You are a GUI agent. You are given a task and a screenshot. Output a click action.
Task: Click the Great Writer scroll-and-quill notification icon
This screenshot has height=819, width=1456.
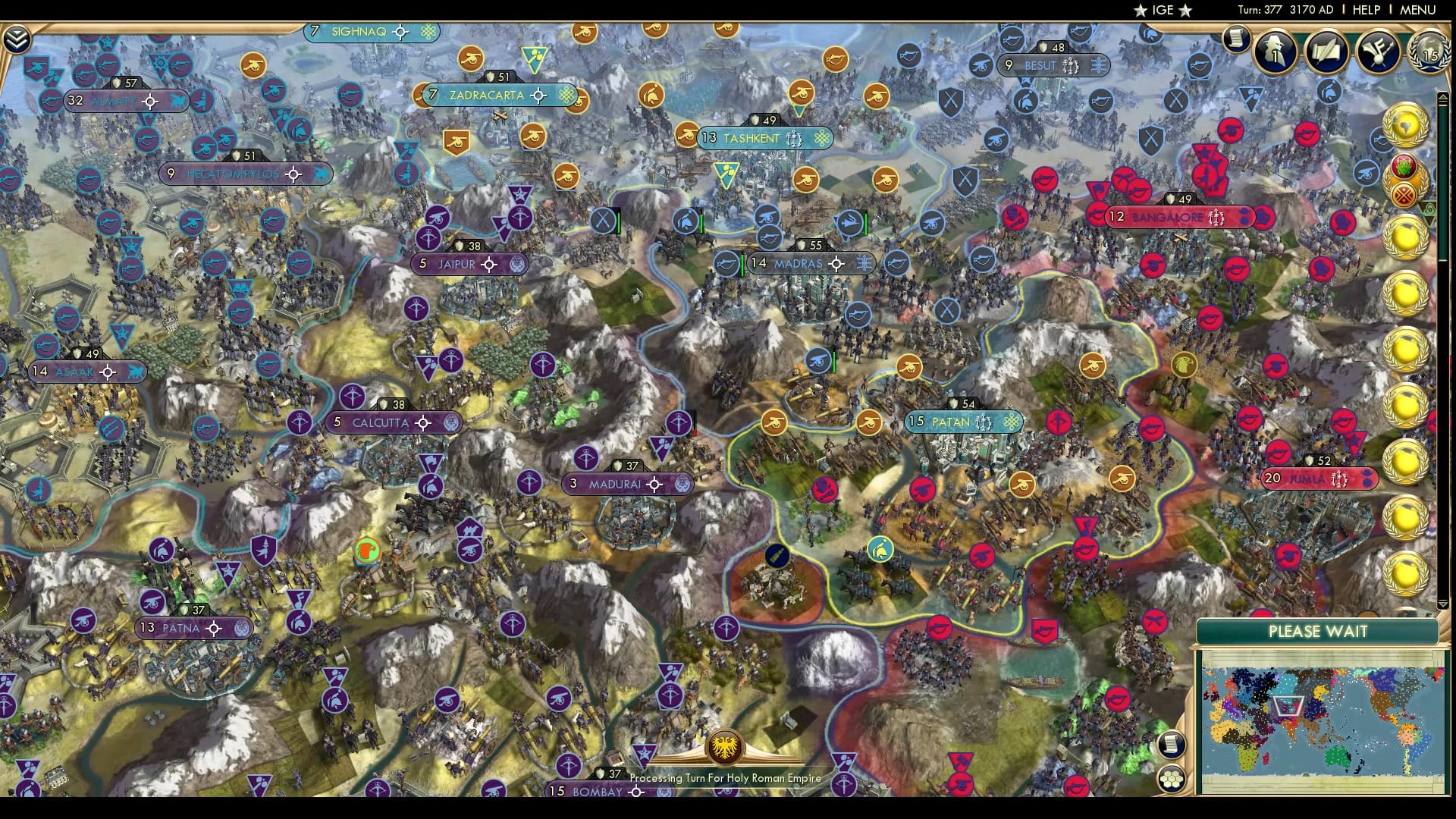coord(1326,50)
